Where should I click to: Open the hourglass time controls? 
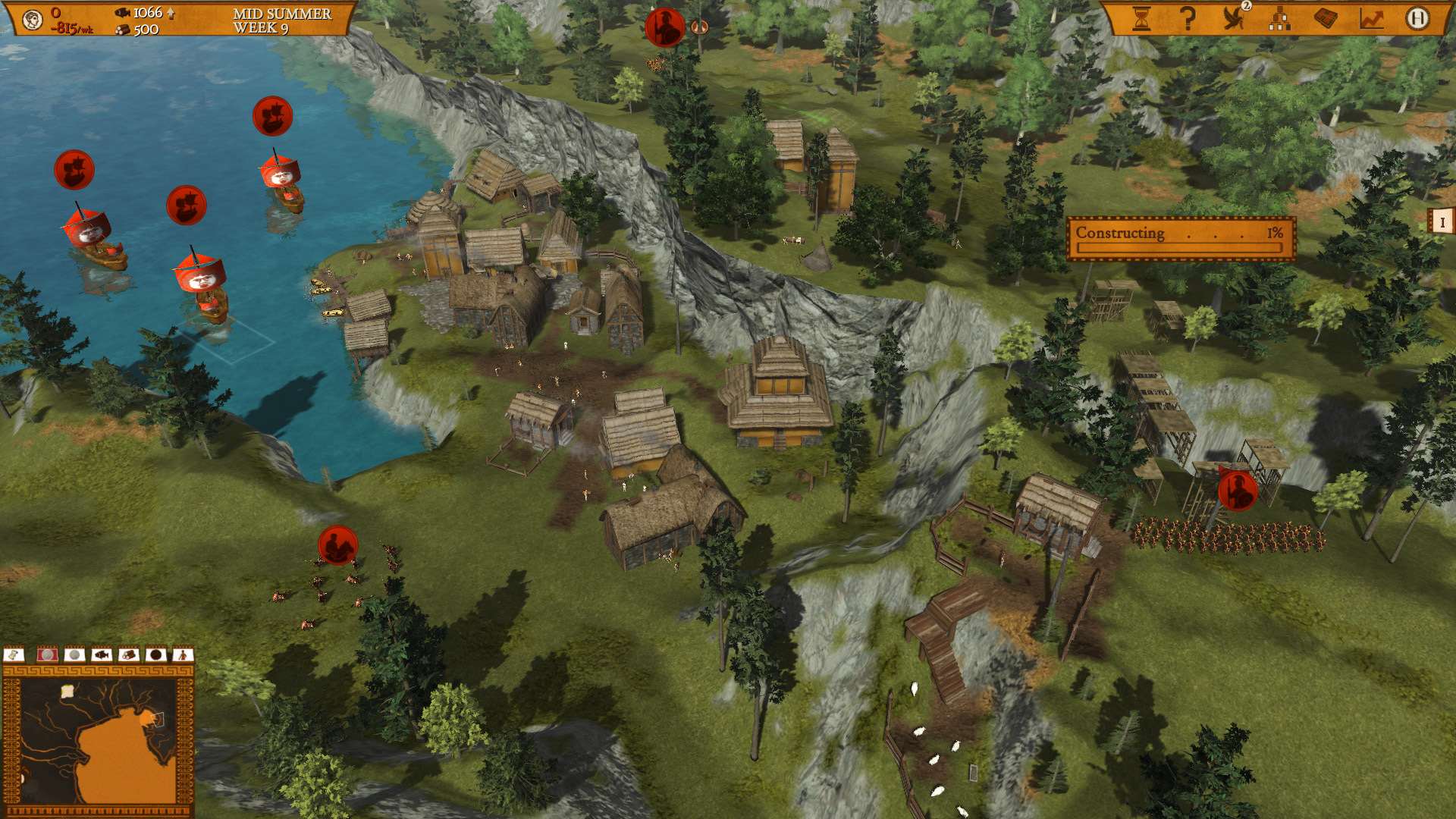1142,17
